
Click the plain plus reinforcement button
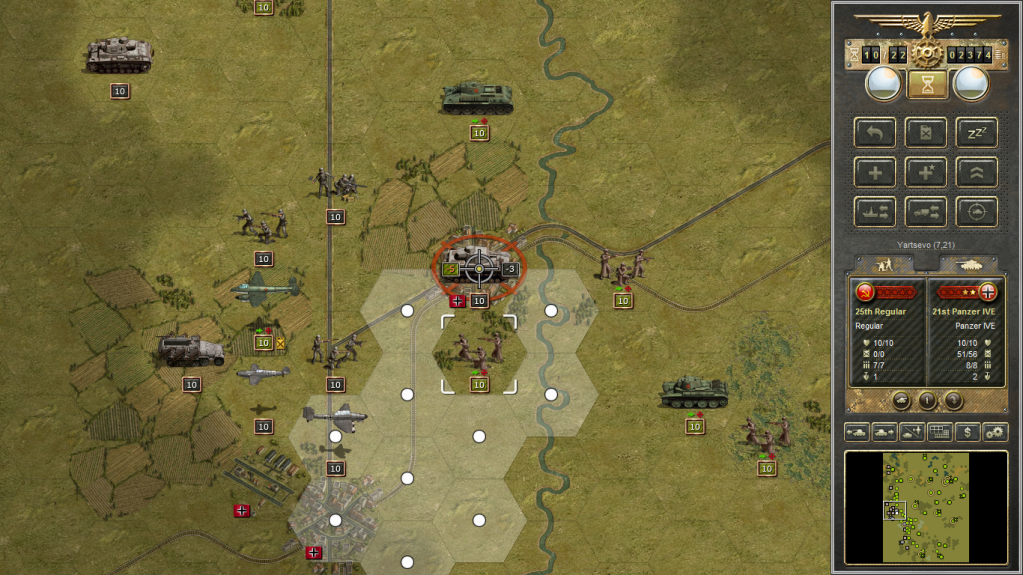point(875,172)
